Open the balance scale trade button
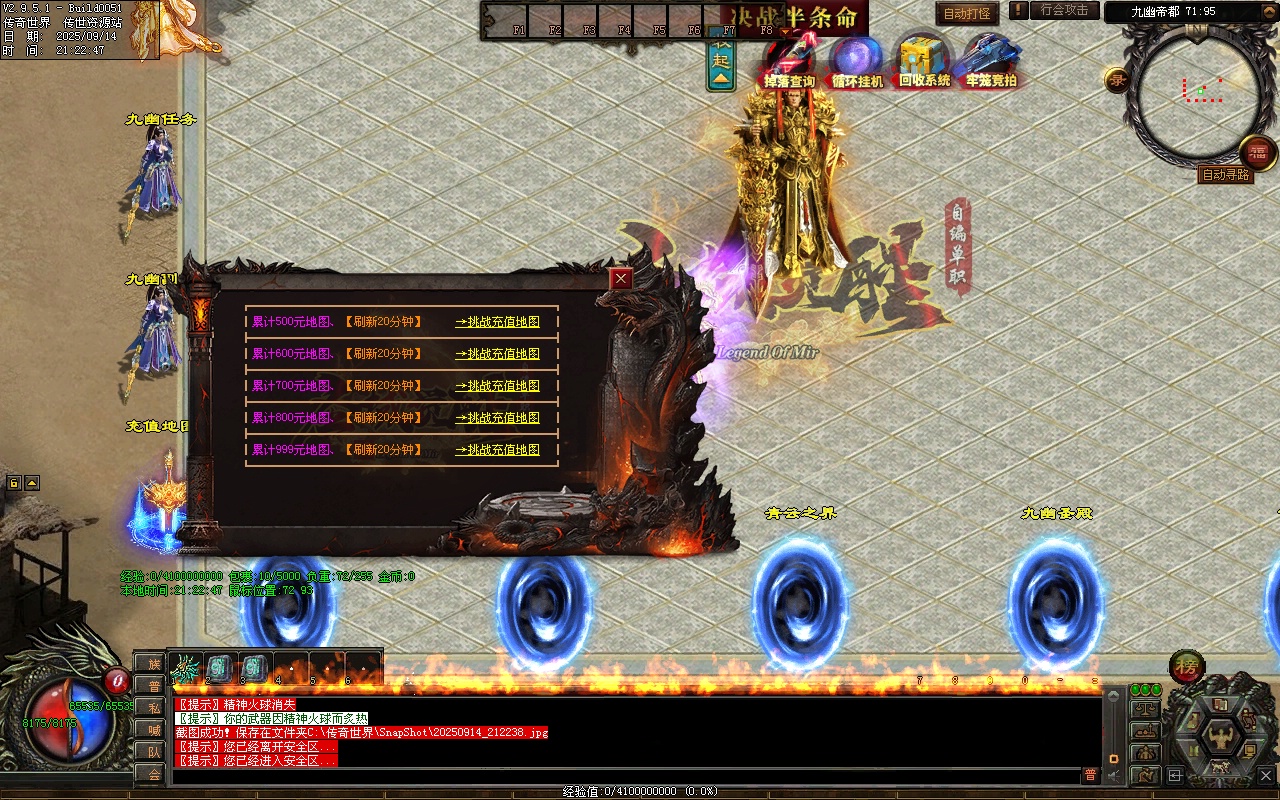This screenshot has height=800, width=1280. pyautogui.click(x=1144, y=709)
